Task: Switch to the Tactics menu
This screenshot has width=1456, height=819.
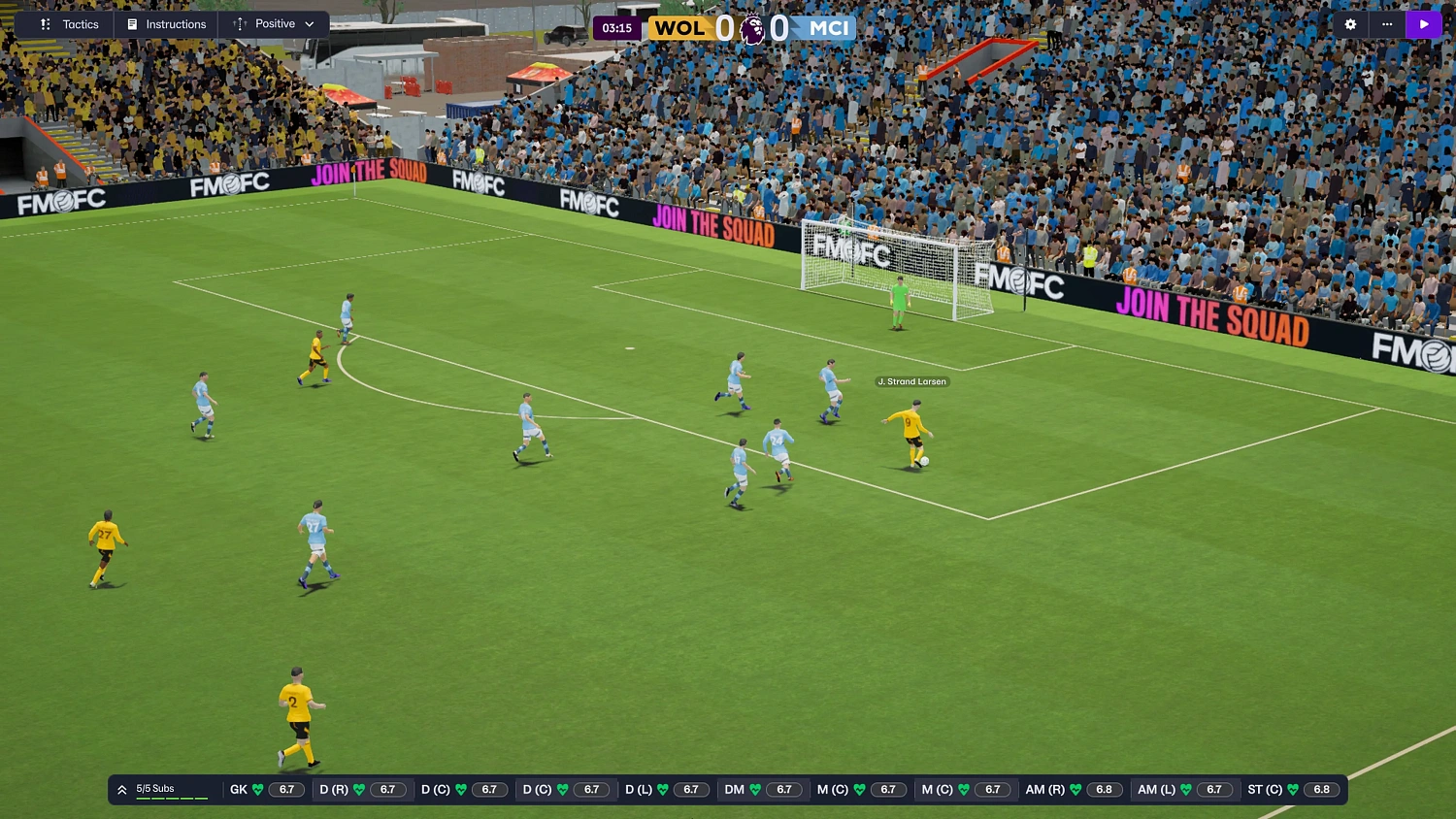Action: click(x=82, y=24)
